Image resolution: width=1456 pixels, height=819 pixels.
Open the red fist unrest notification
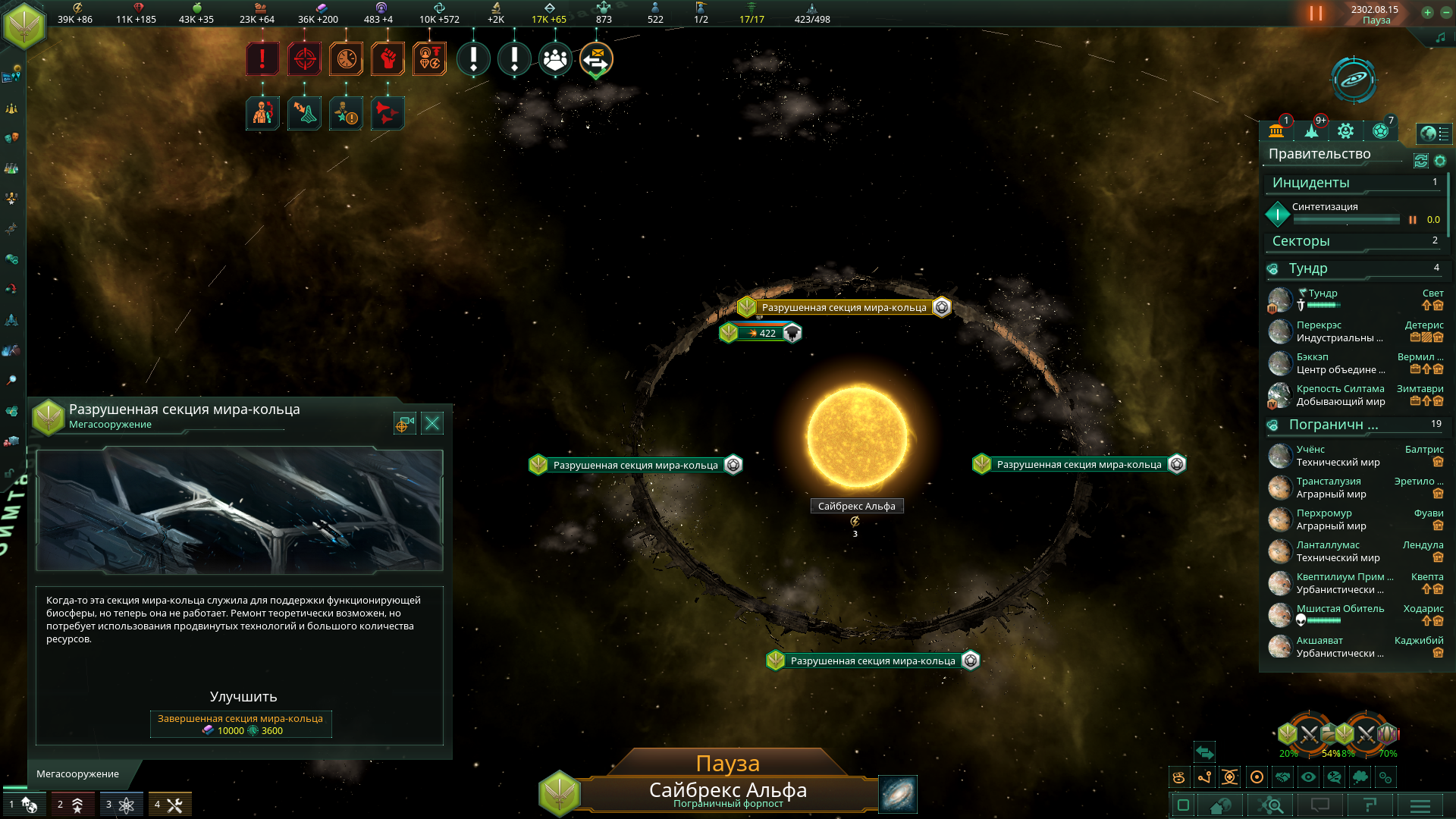[x=388, y=58]
